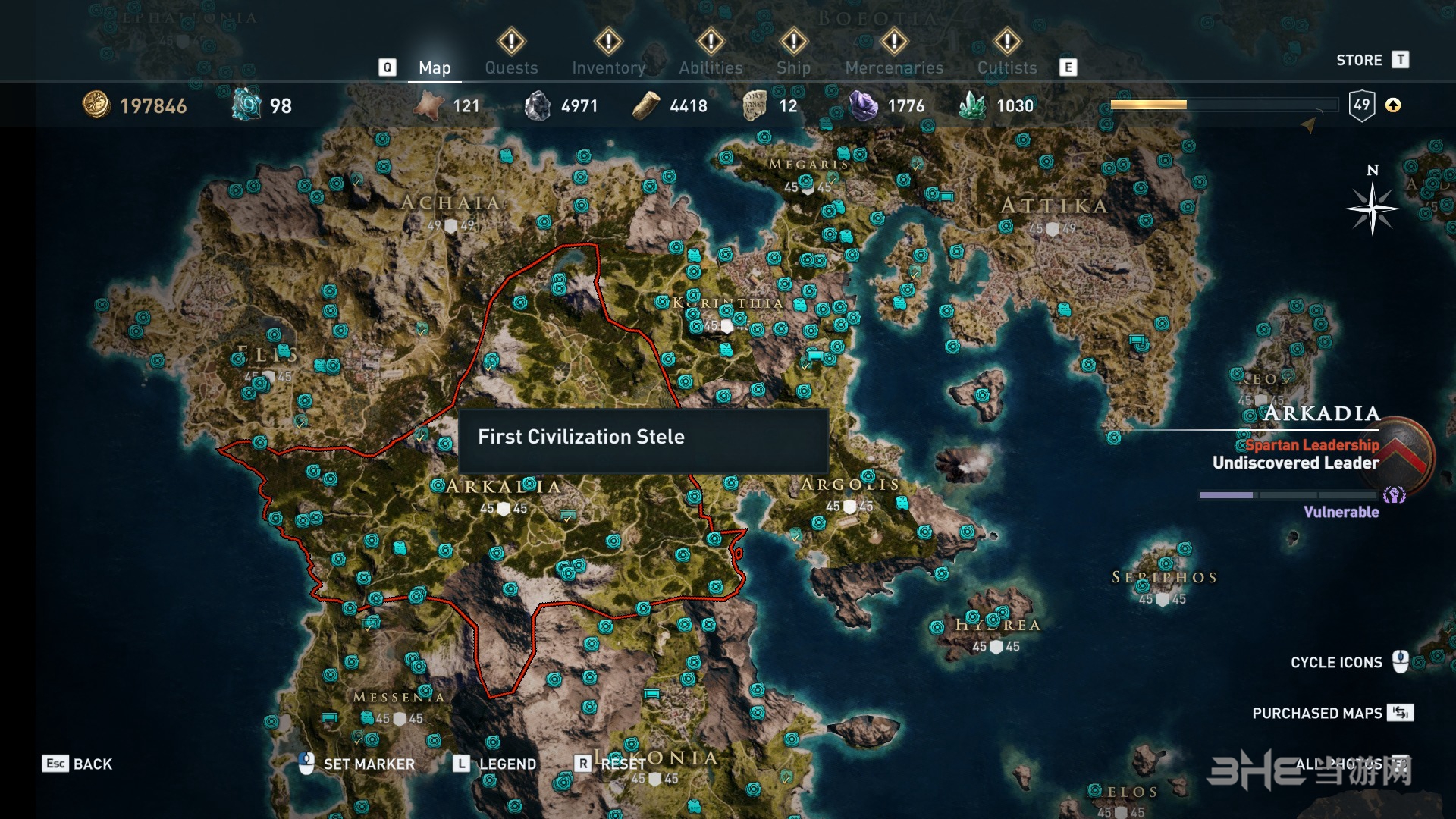Click the Achaia region label

(x=450, y=202)
